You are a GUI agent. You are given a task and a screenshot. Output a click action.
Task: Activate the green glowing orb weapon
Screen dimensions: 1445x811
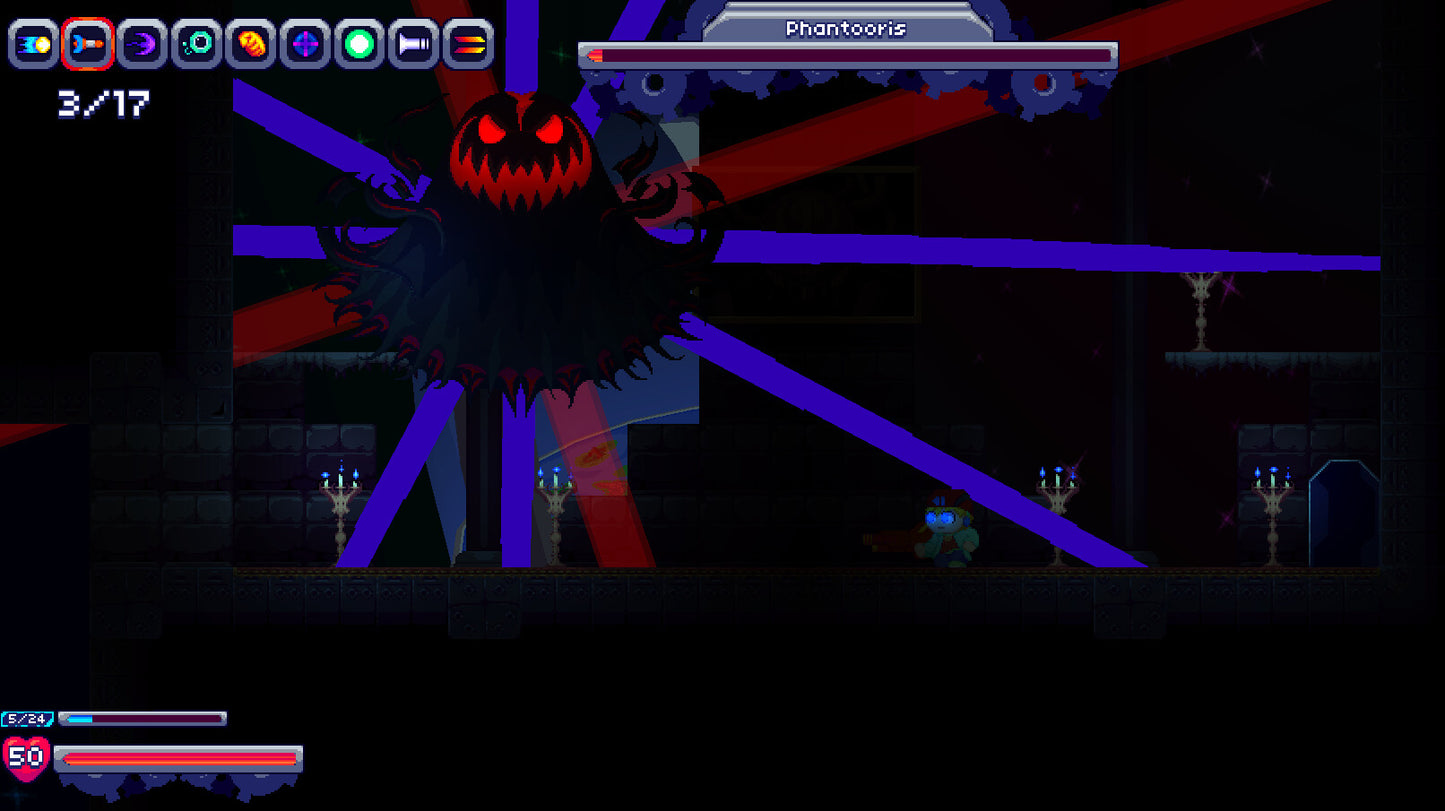pos(359,45)
